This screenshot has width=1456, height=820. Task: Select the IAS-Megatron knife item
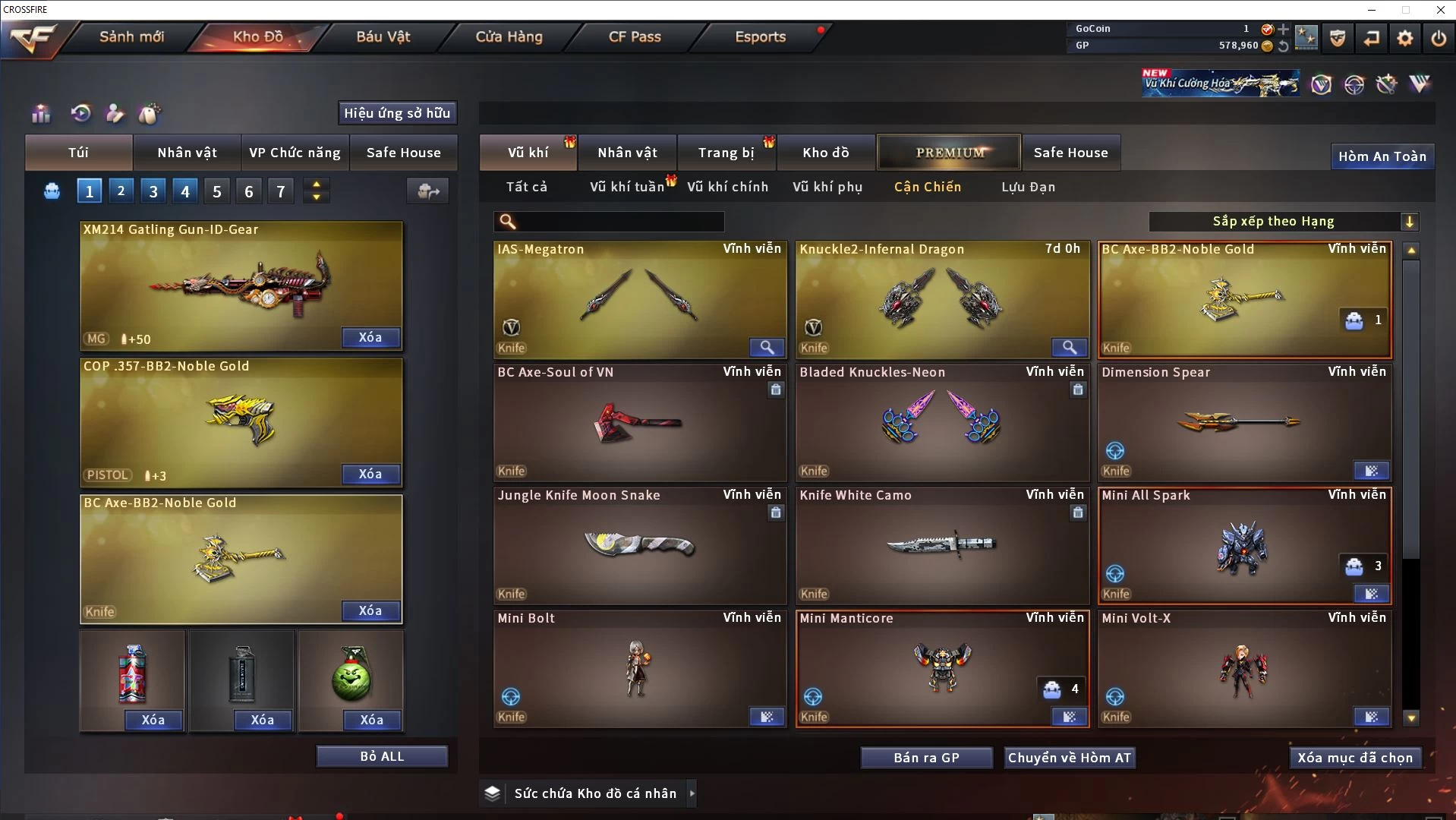point(639,300)
